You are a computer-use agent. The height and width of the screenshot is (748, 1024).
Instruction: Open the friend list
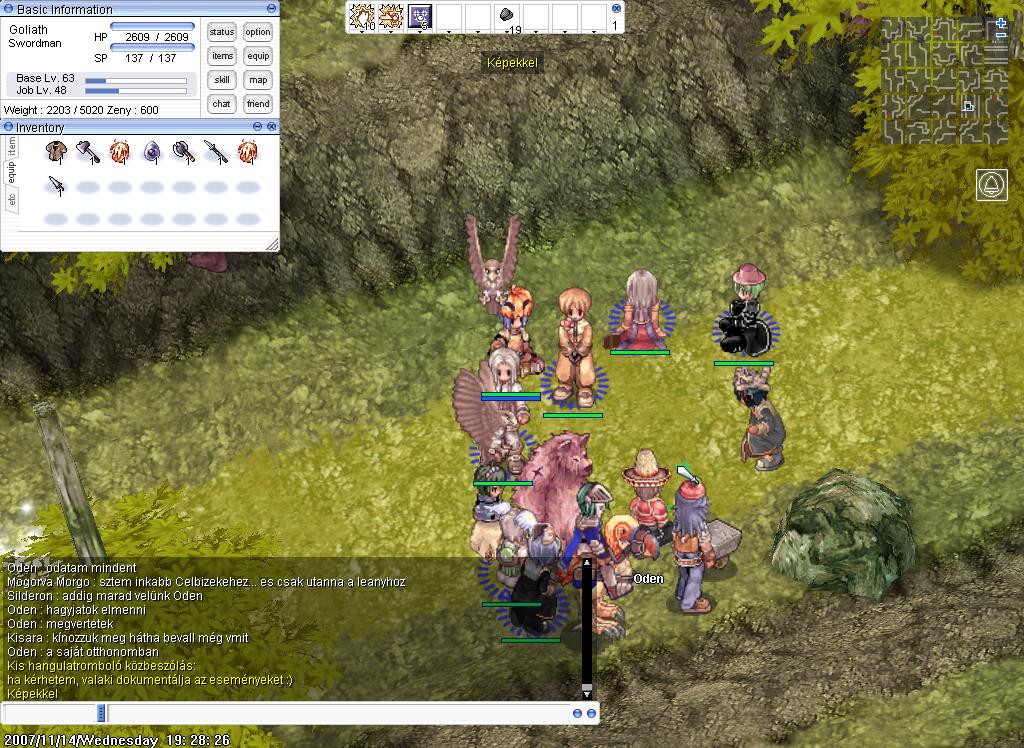(x=258, y=104)
